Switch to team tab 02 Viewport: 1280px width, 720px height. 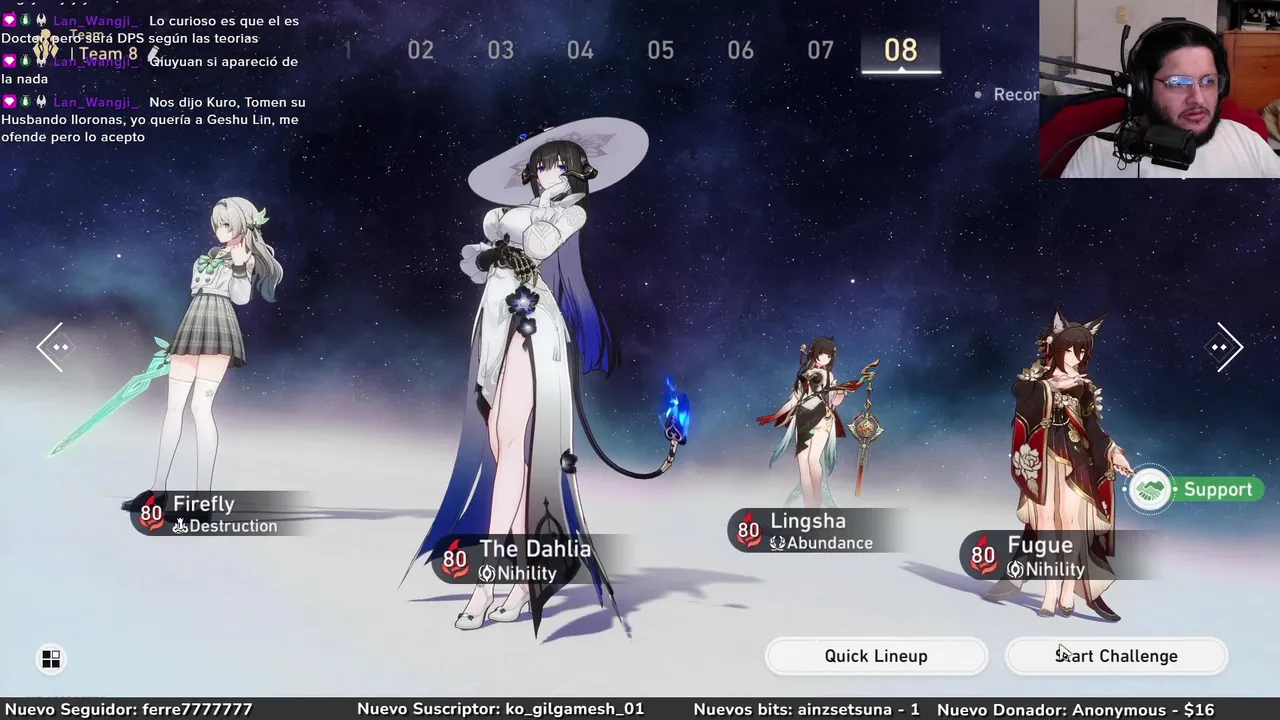click(420, 50)
